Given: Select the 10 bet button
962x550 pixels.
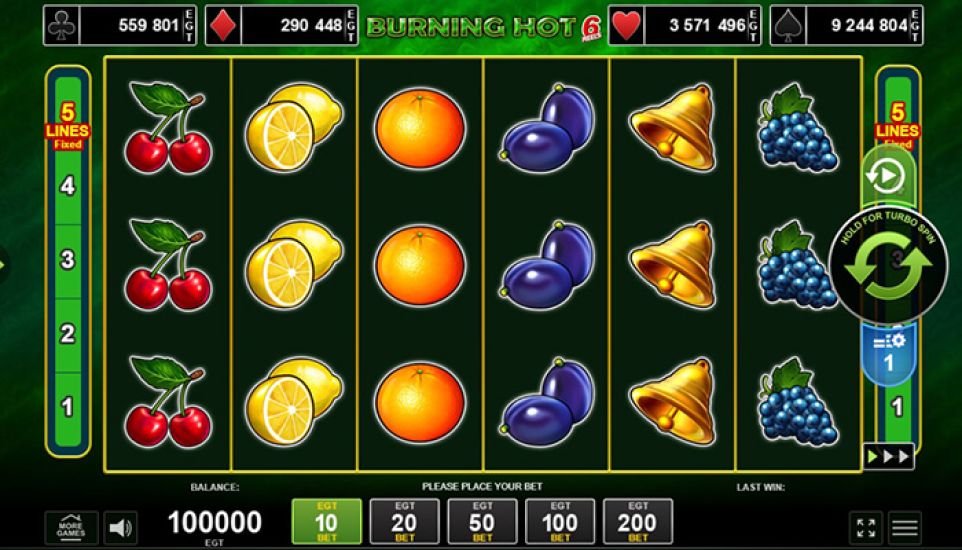Looking at the screenshot, I should 326,522.
